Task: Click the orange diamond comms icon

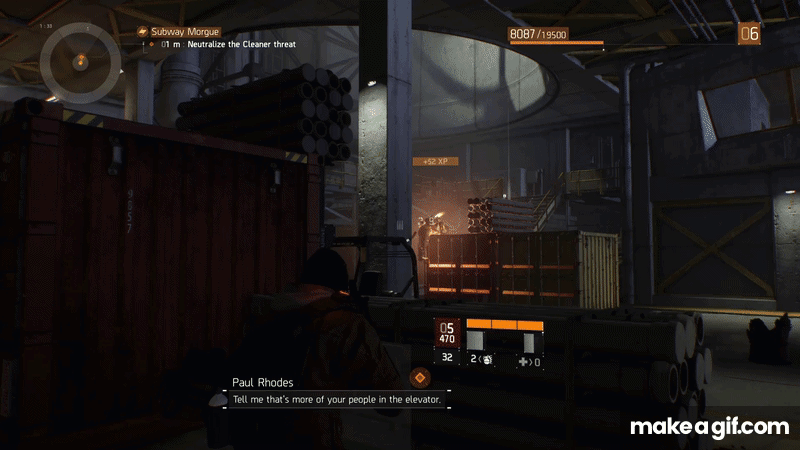Action: pos(421,377)
